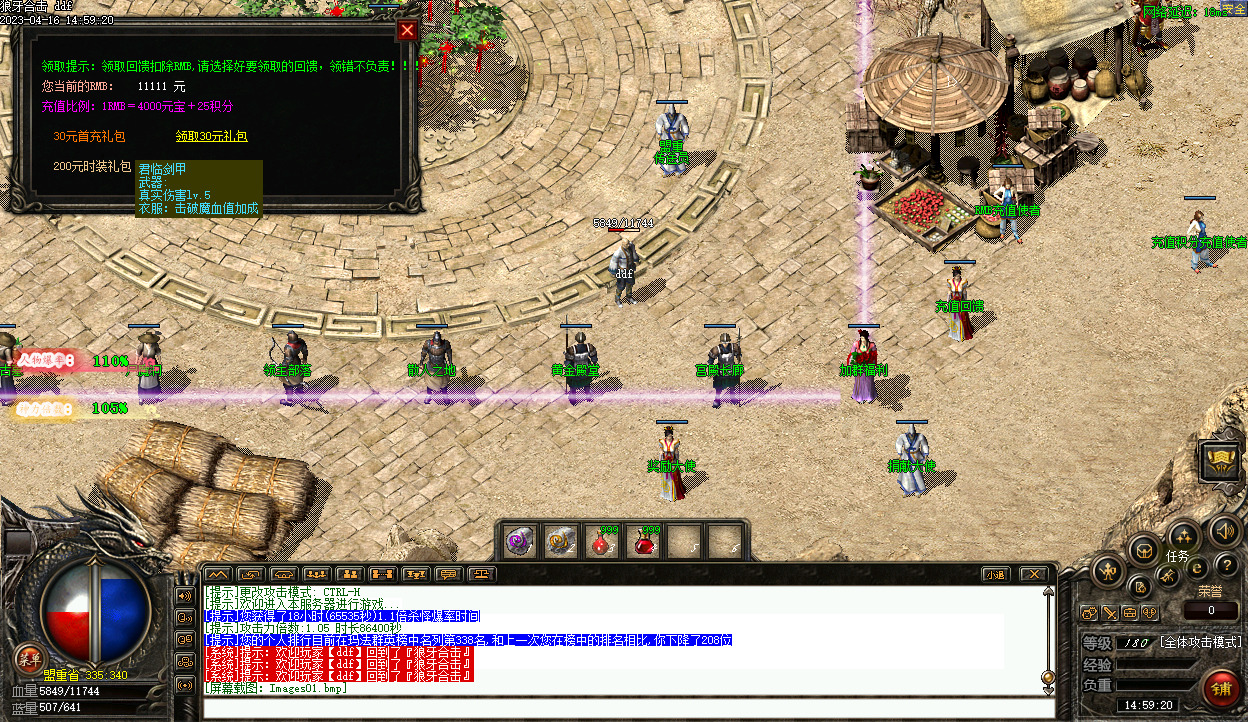This screenshot has height=722, width=1248.
Task: Click the 杀军 round badge button
Action: pyautogui.click(x=29, y=658)
